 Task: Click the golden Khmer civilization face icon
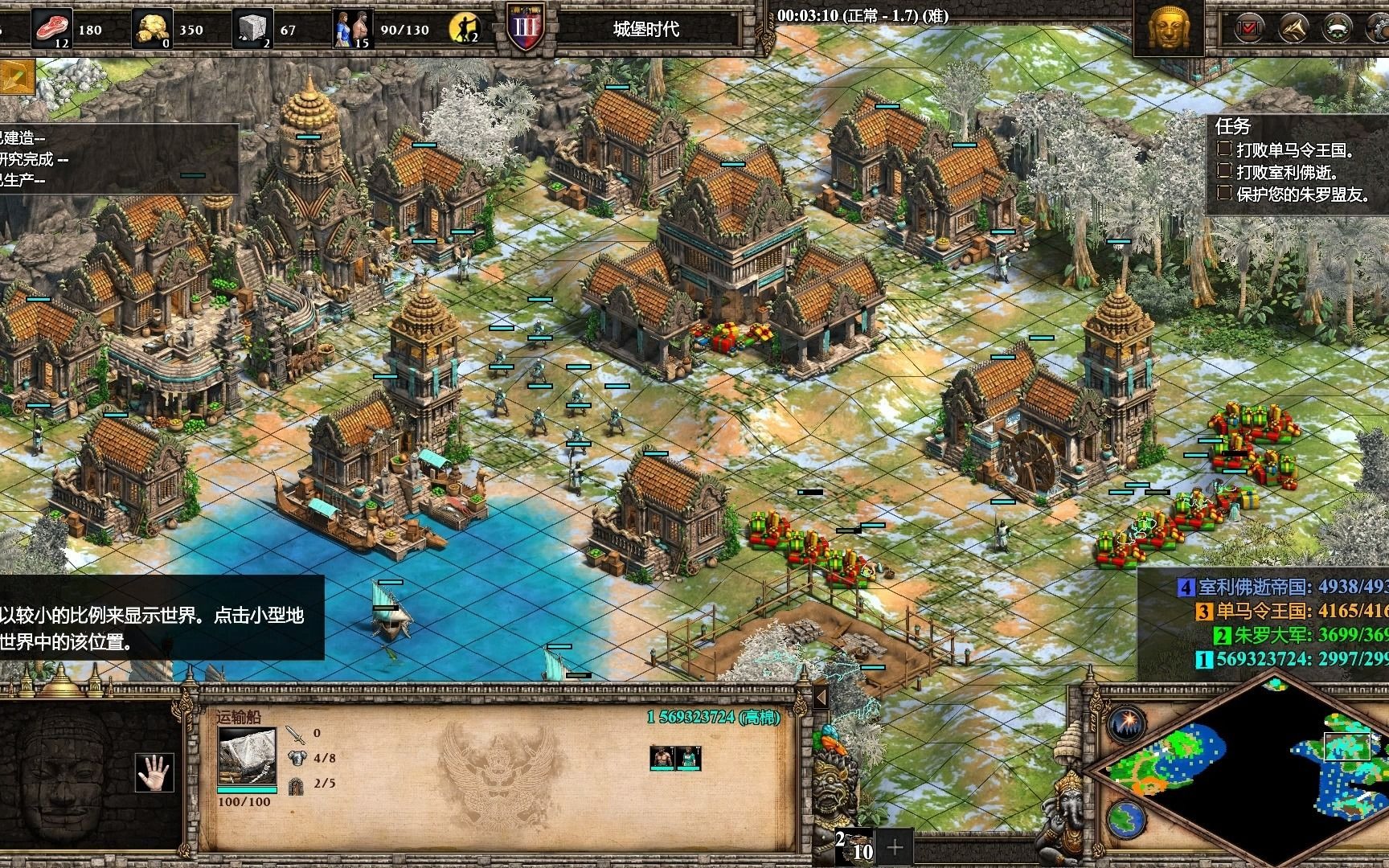1168,29
